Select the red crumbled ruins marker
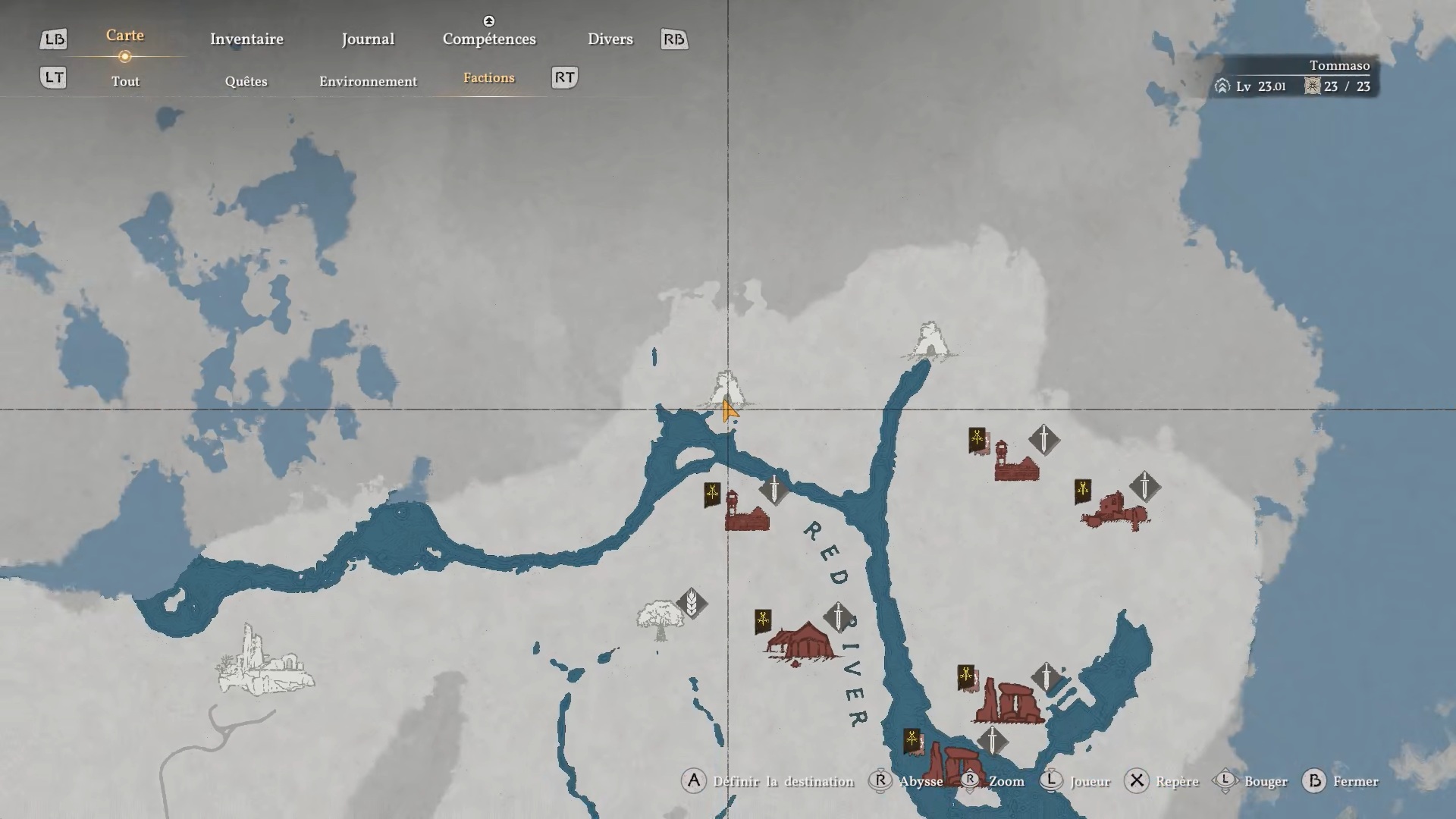The image size is (1456, 819). tap(1115, 510)
